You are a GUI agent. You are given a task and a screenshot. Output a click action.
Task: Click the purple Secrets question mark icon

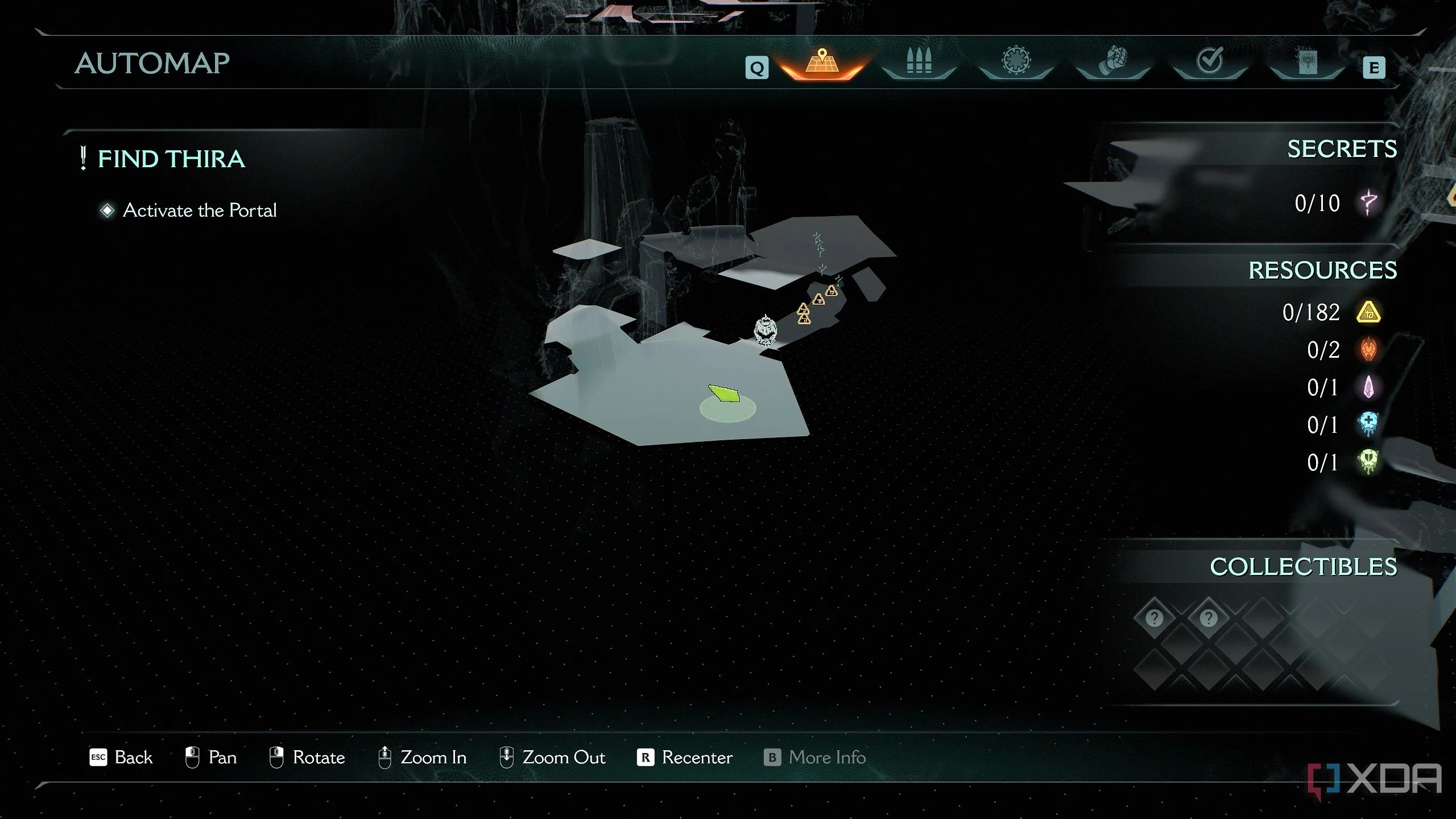[1369, 202]
